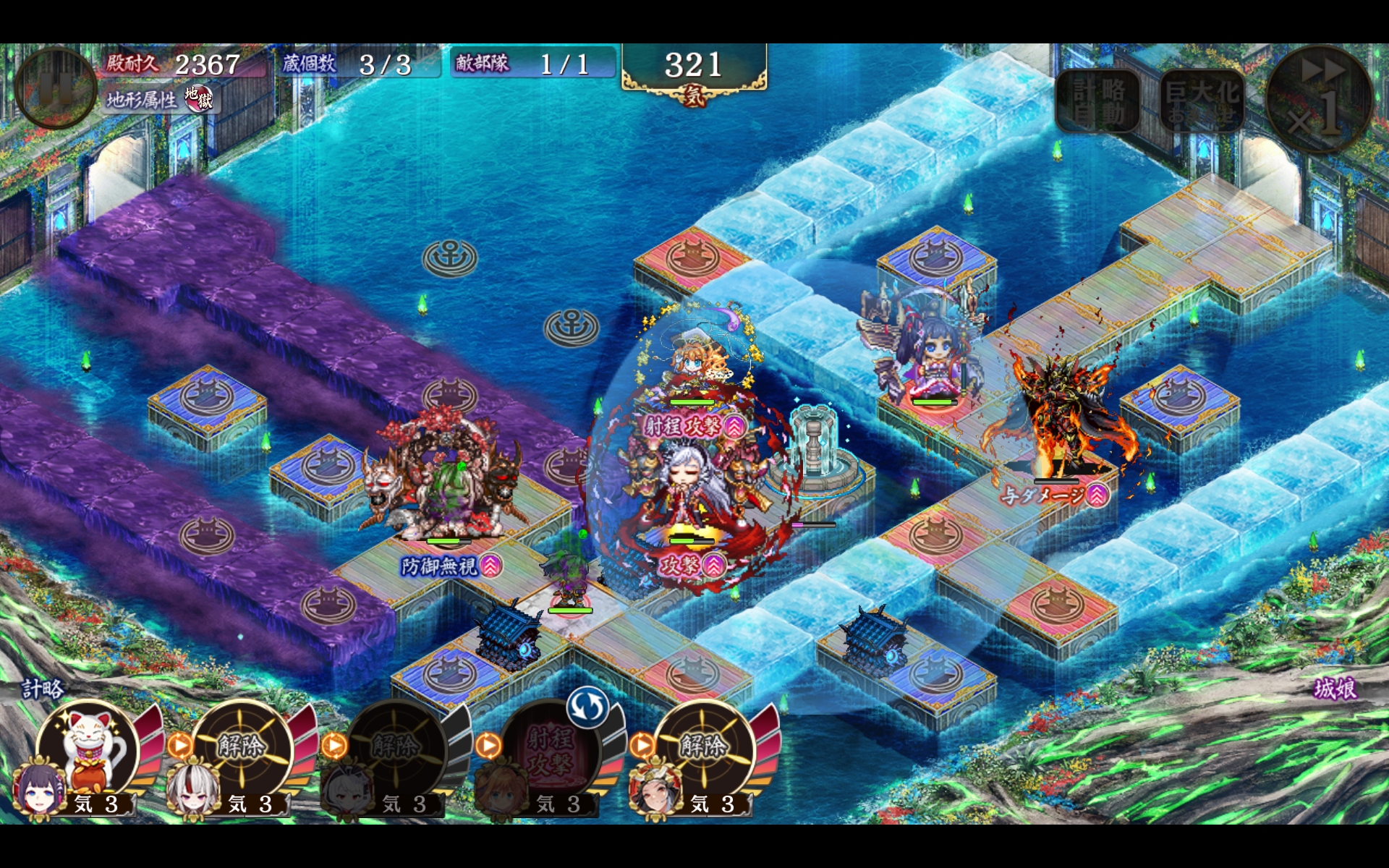Pause the battle with the pause button
This screenshot has width=1389, height=868.
(x=55, y=88)
